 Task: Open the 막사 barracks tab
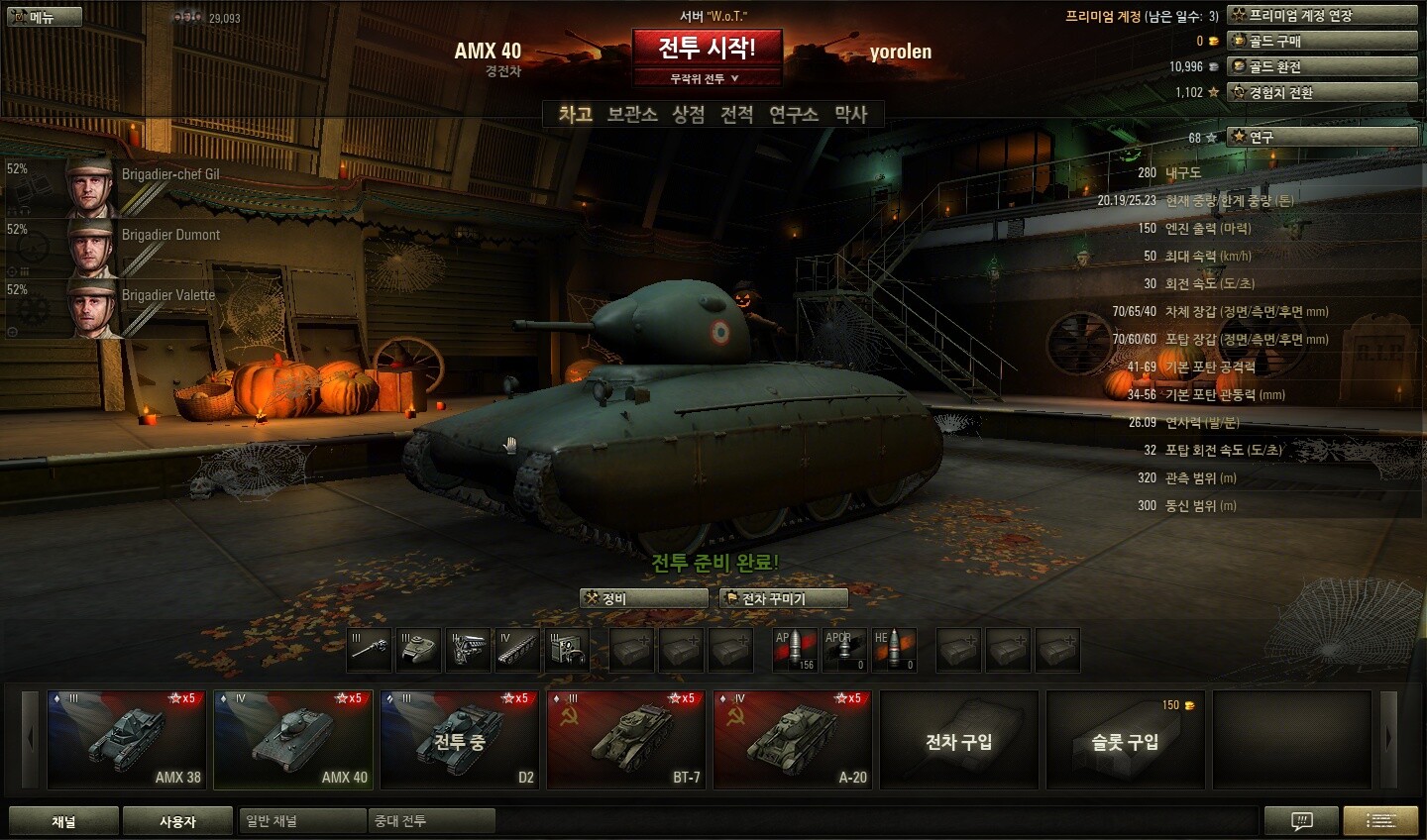851,115
